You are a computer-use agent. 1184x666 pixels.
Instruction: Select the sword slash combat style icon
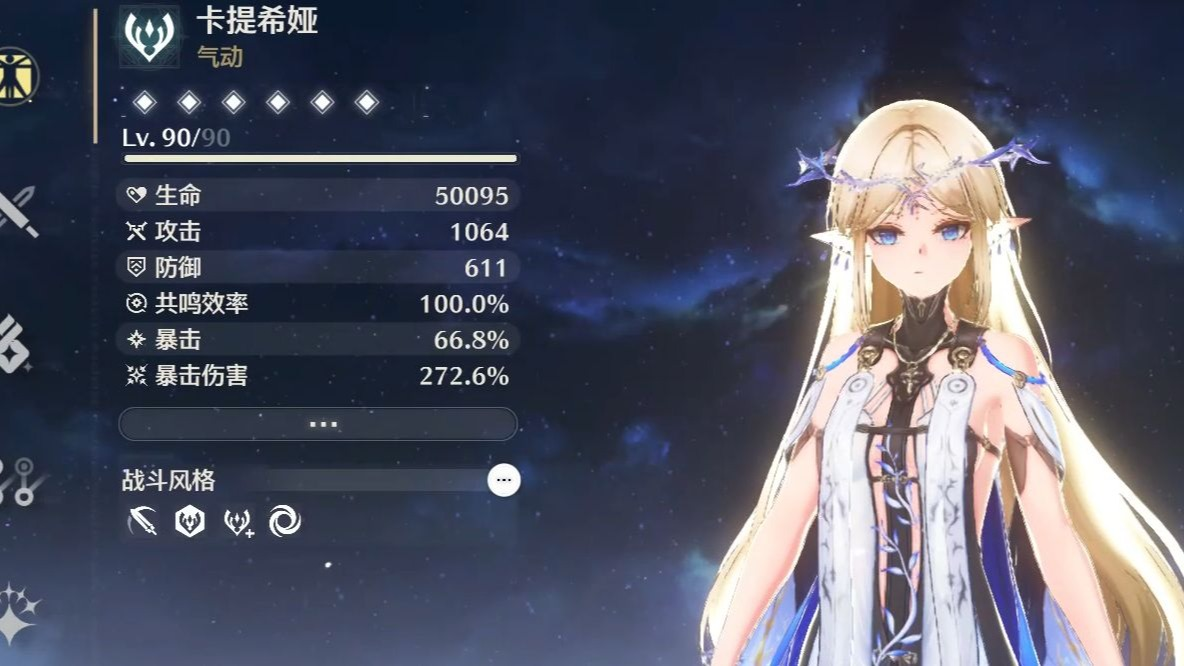(x=143, y=520)
